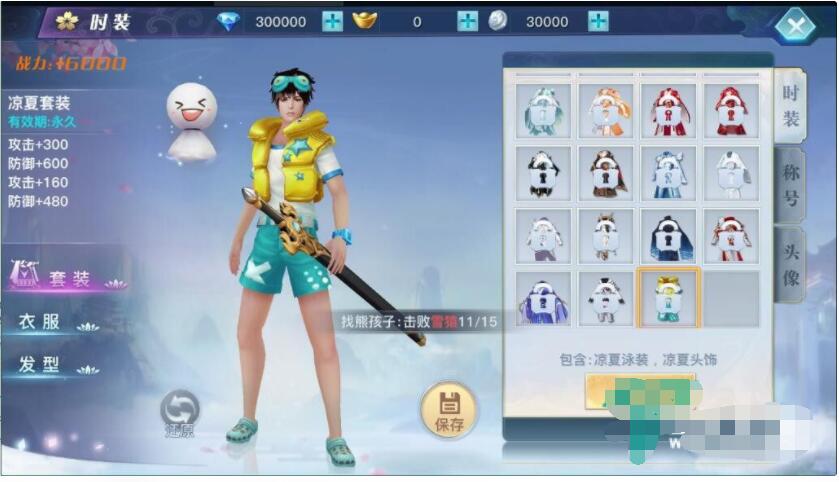This screenshot has width=839, height=482.
Task: Choose the locked orange costume thumbnail
Action: (606, 111)
